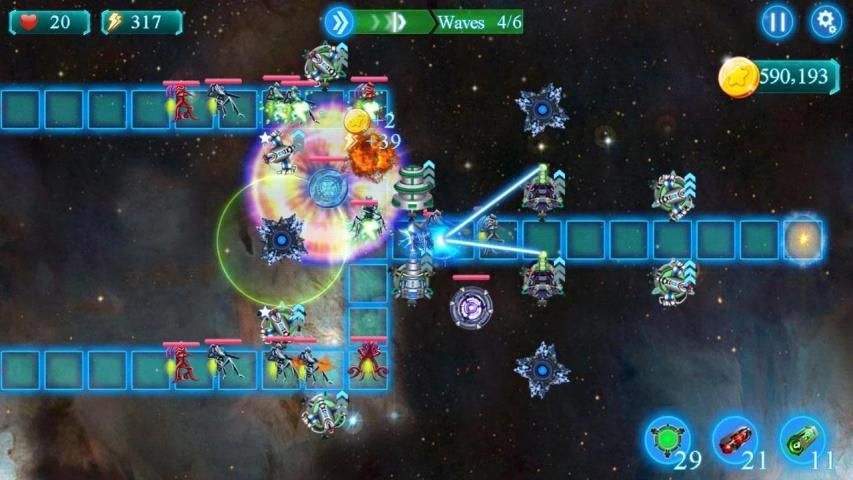Viewport: 853px width, 480px height.
Task: Open the gear settings menu
Action: coord(825,22)
